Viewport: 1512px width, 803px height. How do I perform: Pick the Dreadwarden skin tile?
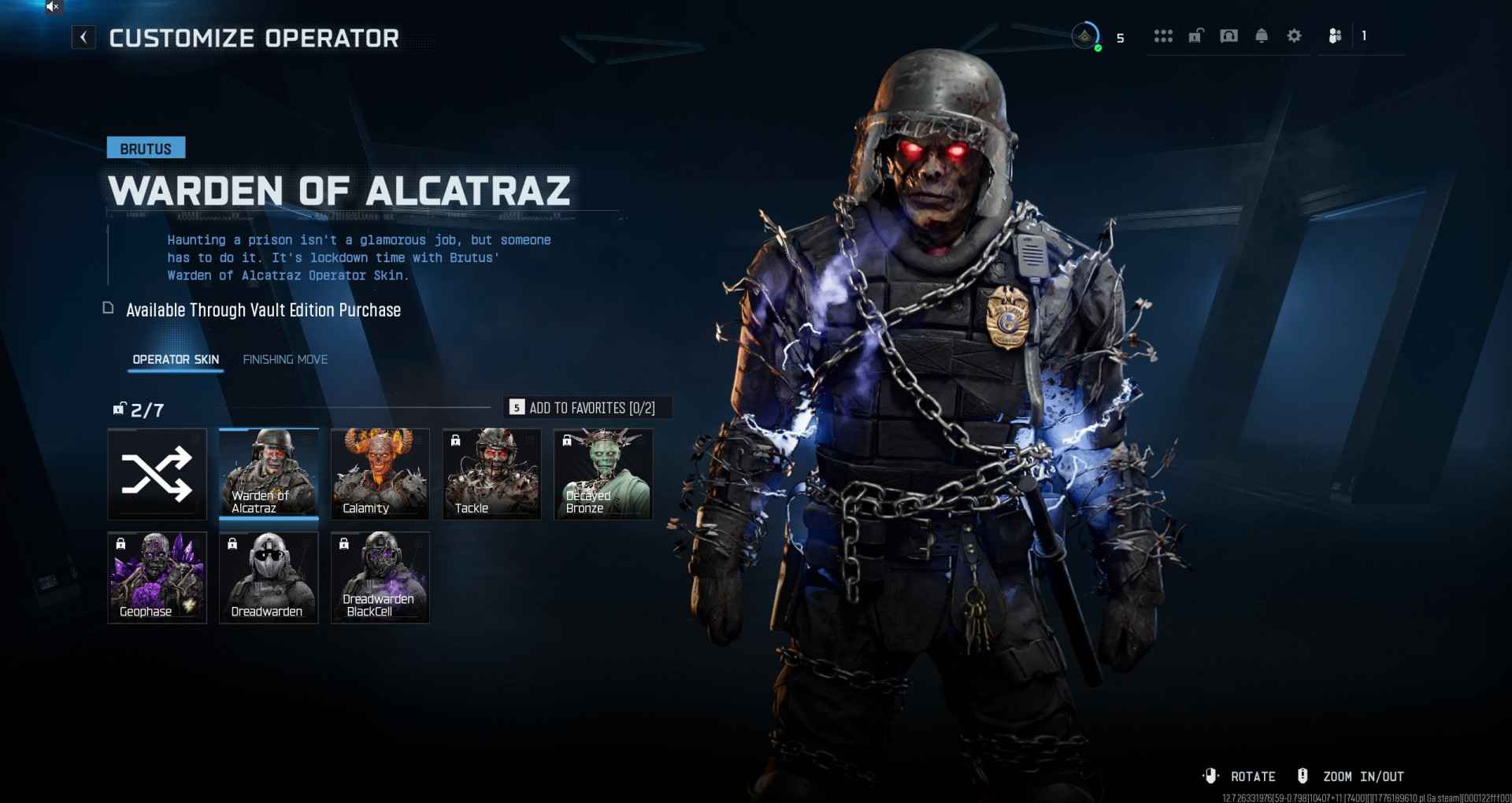(x=269, y=578)
